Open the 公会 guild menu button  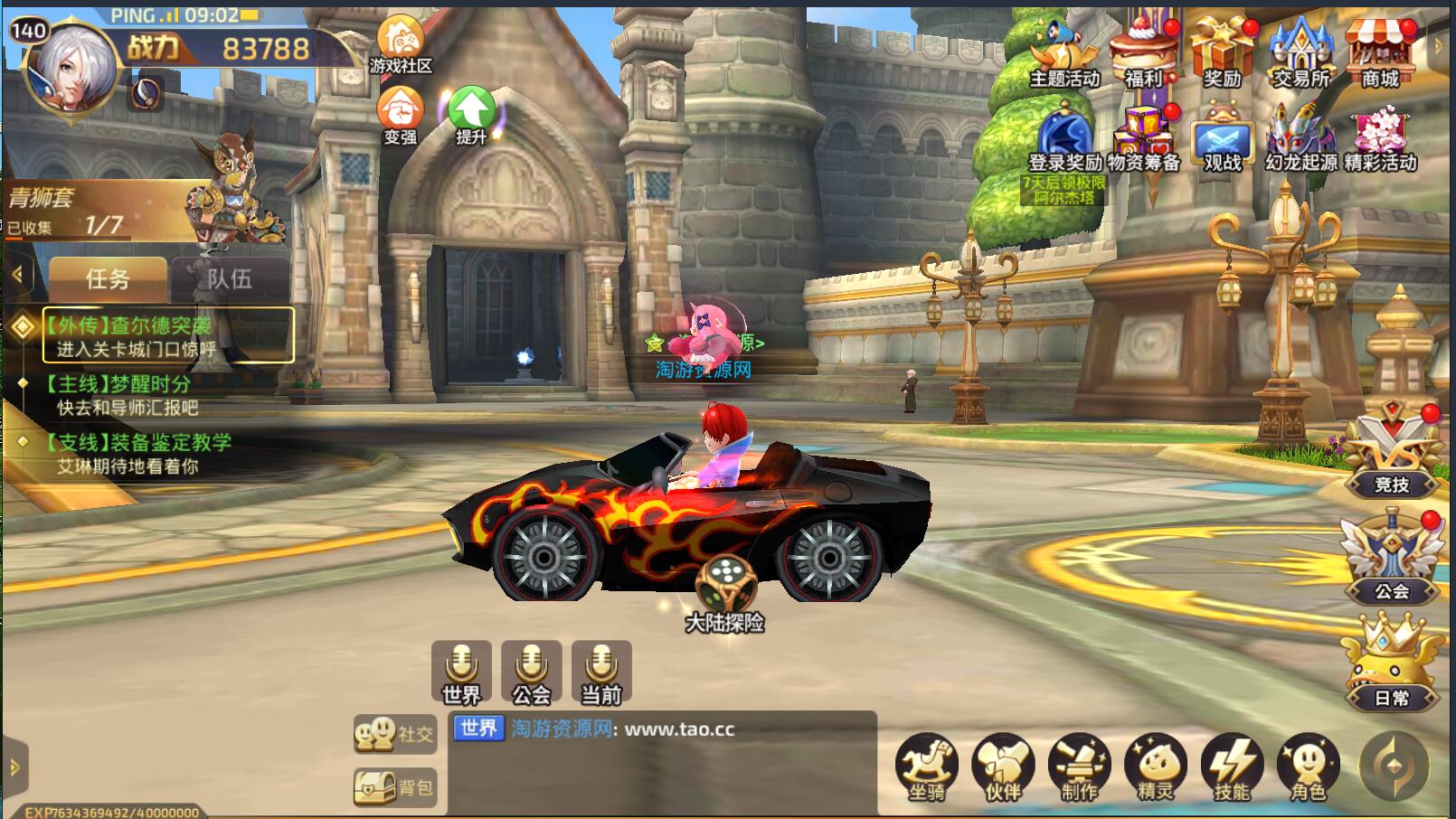1392,560
